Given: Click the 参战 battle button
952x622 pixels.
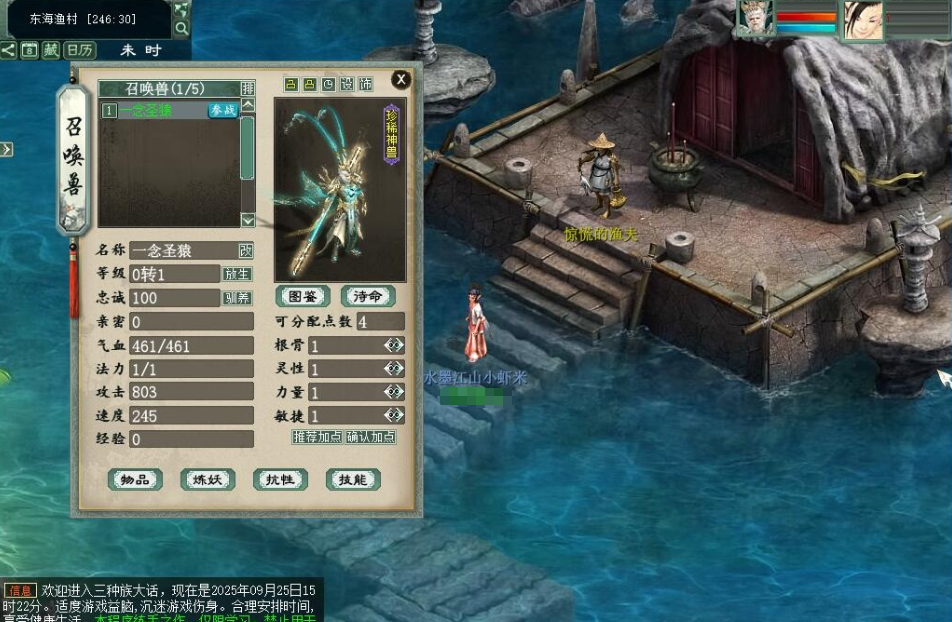Looking at the screenshot, I should click(x=222, y=111).
